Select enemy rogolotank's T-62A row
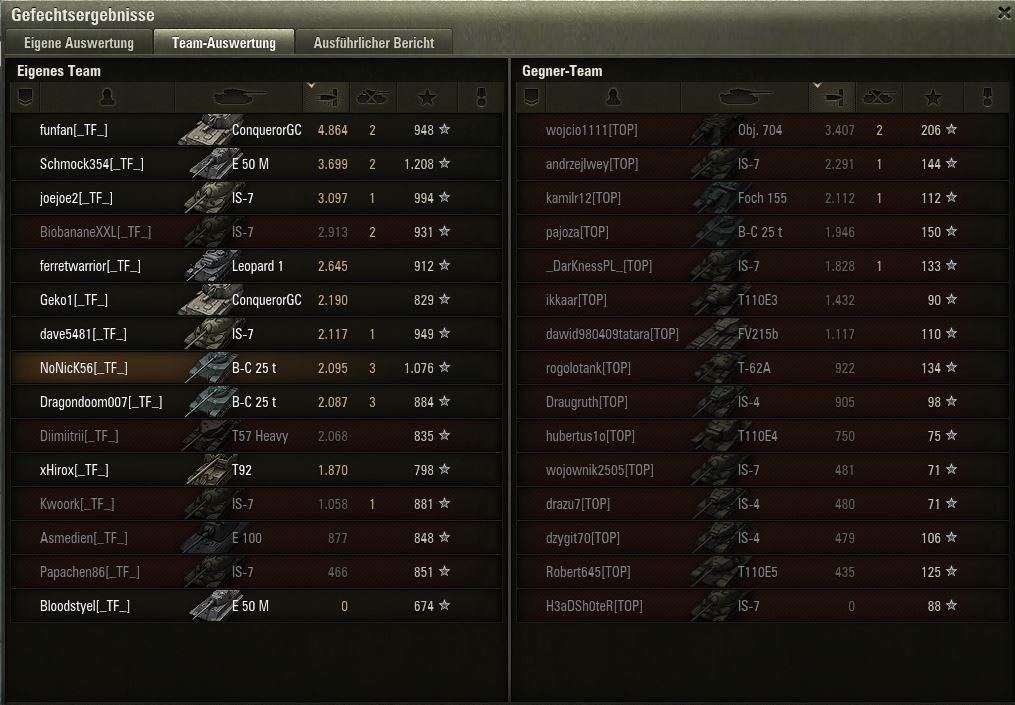The image size is (1015, 705). point(762,368)
